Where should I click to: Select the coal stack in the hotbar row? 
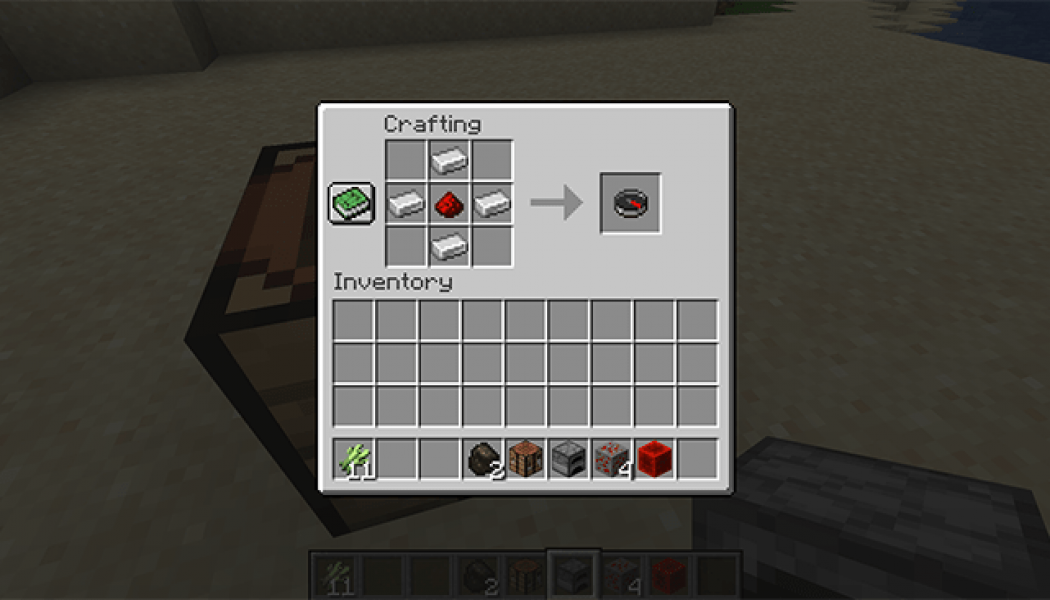pos(483,460)
